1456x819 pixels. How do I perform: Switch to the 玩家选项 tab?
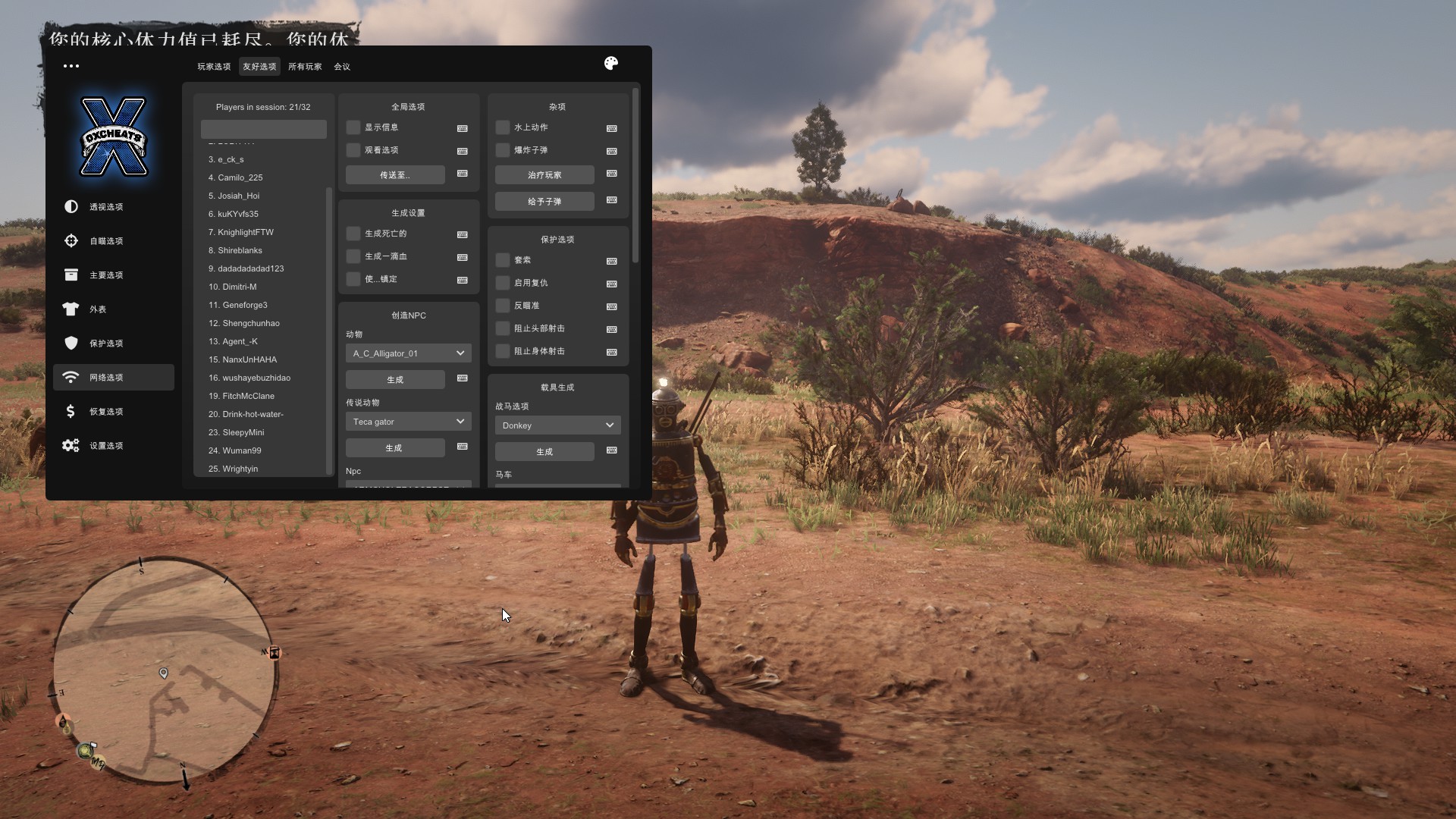coord(214,67)
